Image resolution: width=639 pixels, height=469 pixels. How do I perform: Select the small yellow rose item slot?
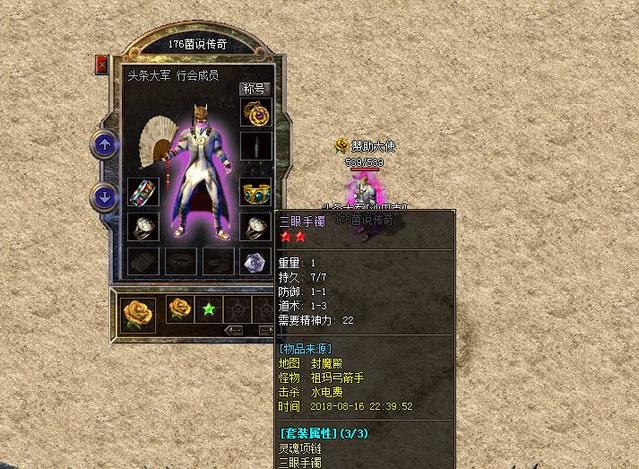pyautogui.click(x=180, y=308)
